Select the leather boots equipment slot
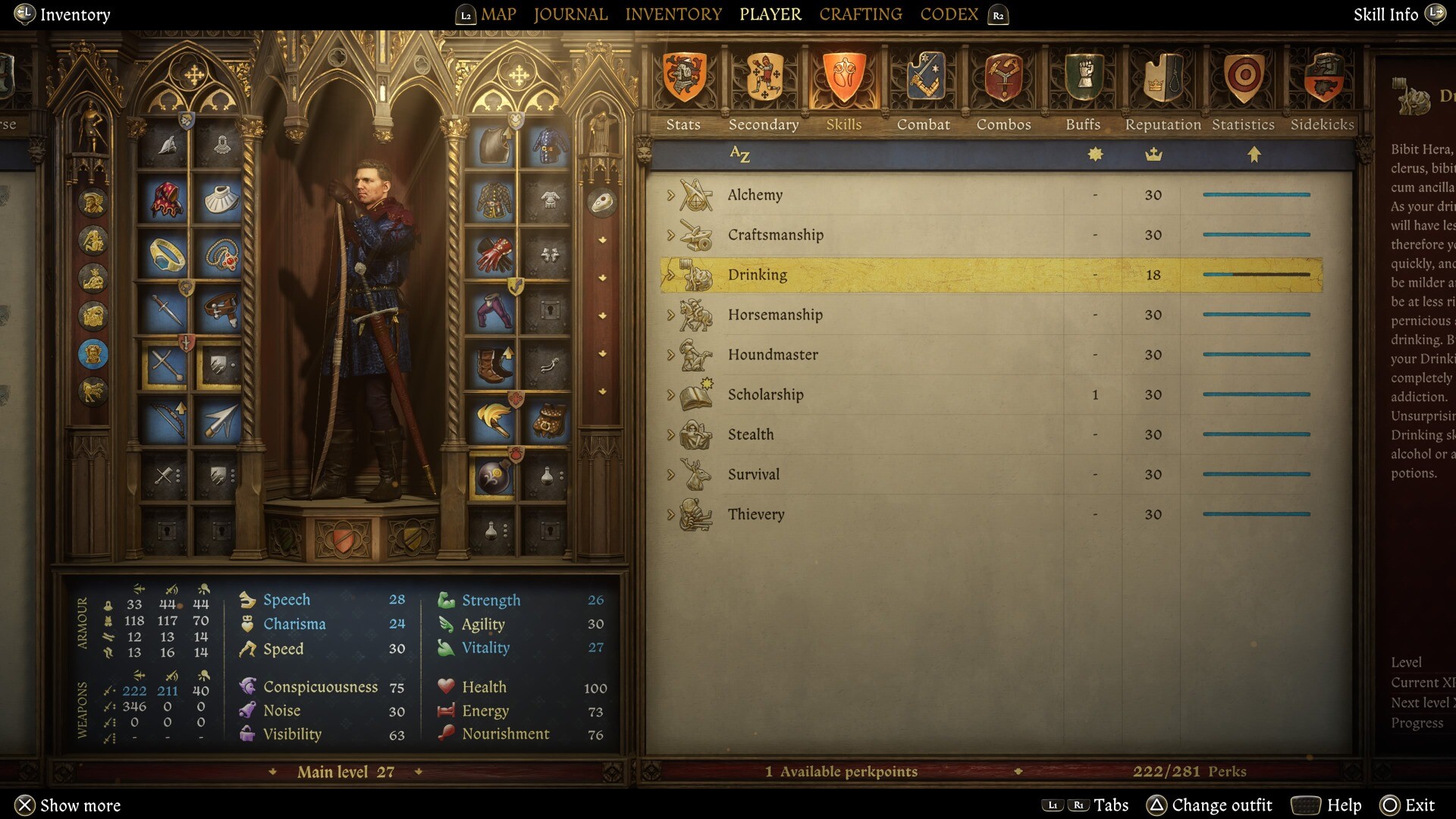 click(494, 364)
